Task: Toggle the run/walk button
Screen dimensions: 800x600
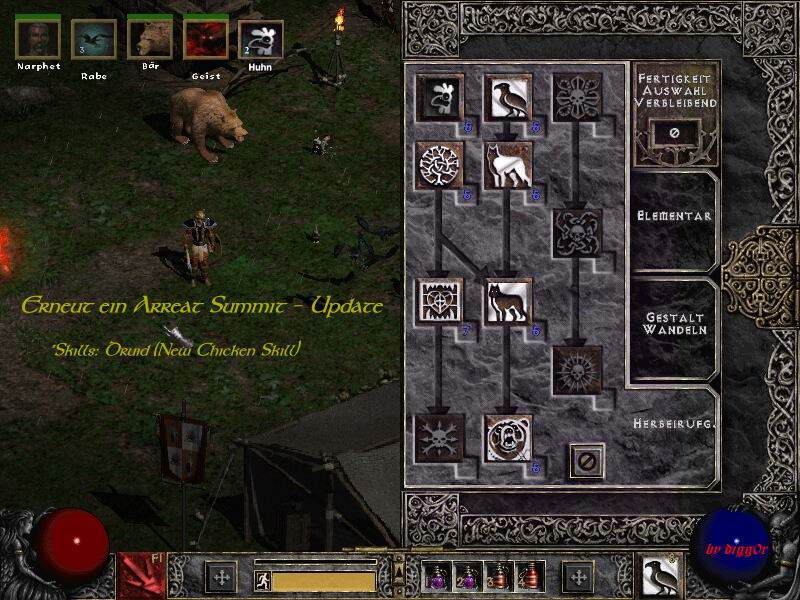Action: point(262,579)
